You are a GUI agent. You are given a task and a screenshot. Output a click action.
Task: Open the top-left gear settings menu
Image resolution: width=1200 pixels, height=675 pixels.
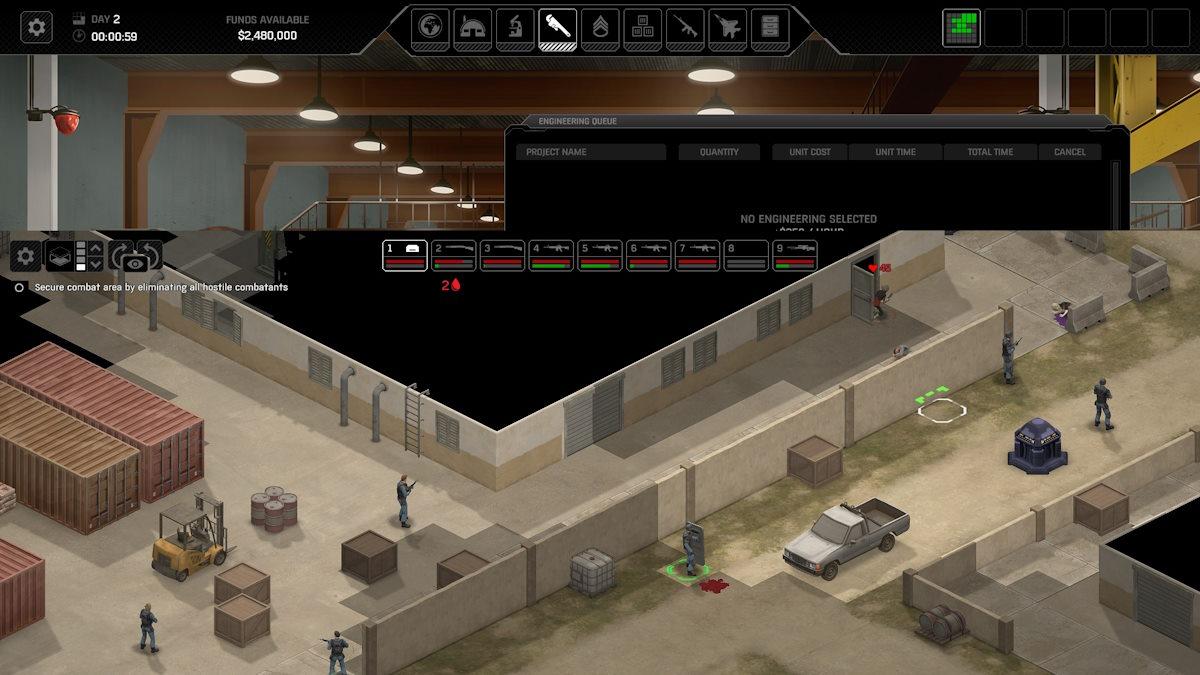click(36, 27)
